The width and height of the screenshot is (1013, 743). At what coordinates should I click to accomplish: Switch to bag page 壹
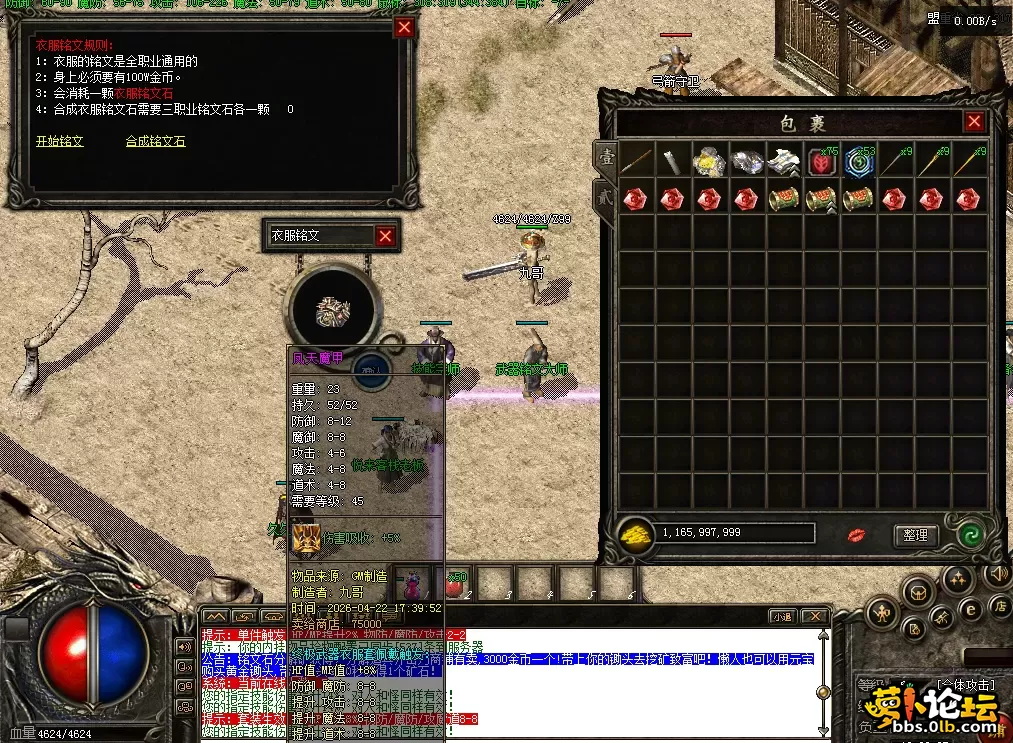pyautogui.click(x=606, y=156)
